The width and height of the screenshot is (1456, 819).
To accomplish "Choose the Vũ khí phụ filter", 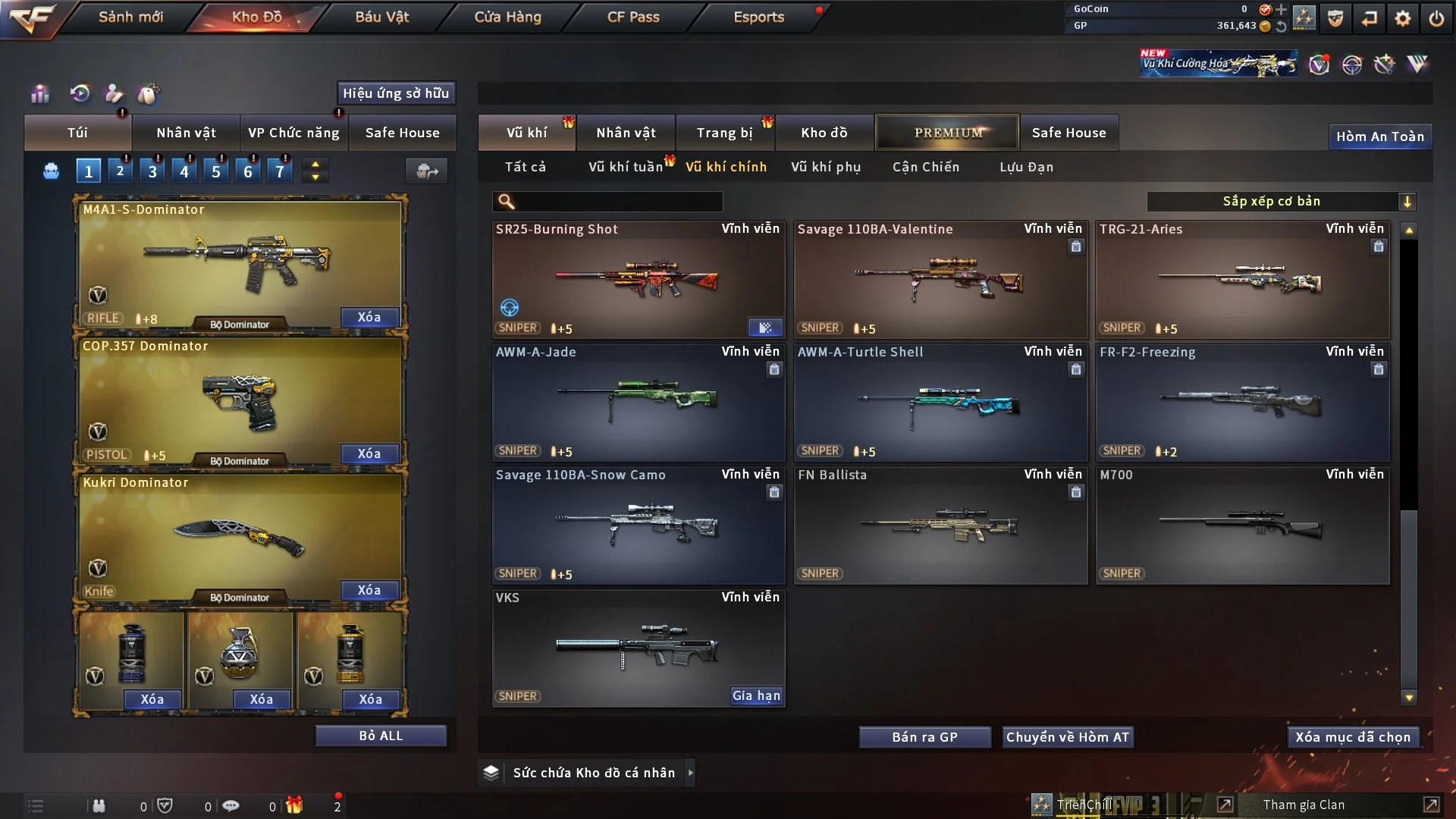I will click(825, 167).
